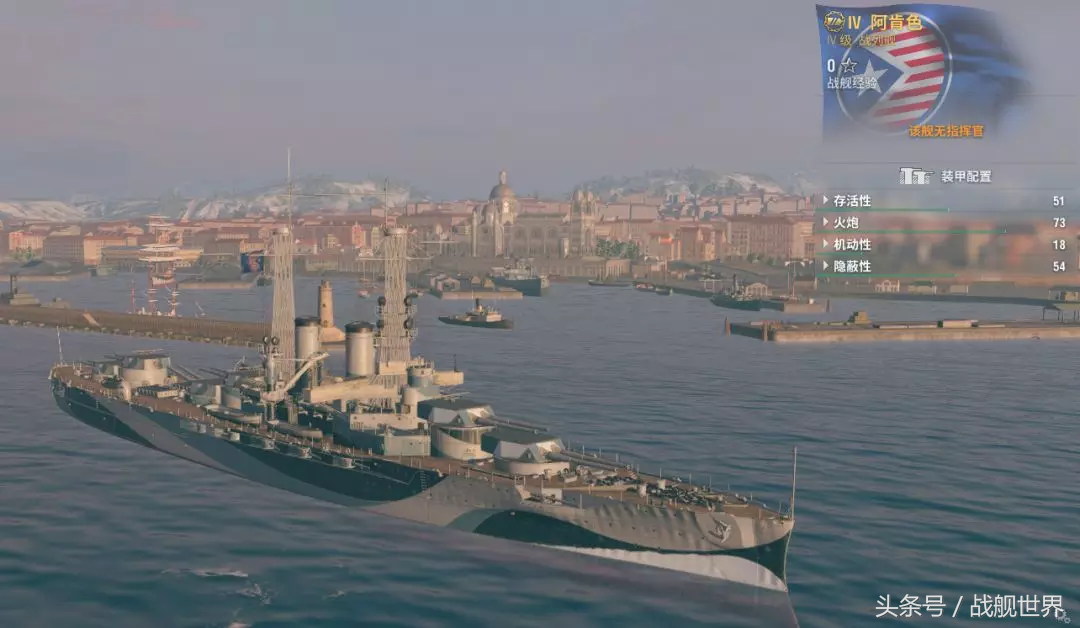Image resolution: width=1080 pixels, height=628 pixels.
Task: Open the 装甲配置 armor layout view
Action: coord(945,176)
